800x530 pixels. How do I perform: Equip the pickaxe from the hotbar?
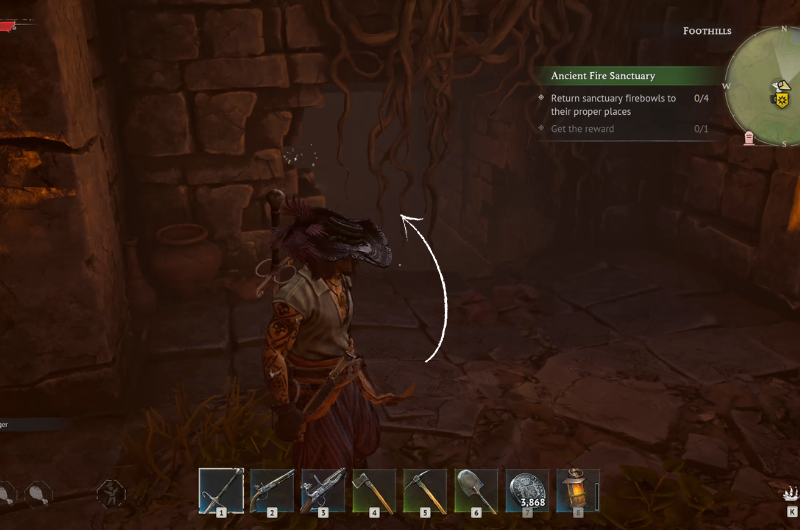pos(425,490)
